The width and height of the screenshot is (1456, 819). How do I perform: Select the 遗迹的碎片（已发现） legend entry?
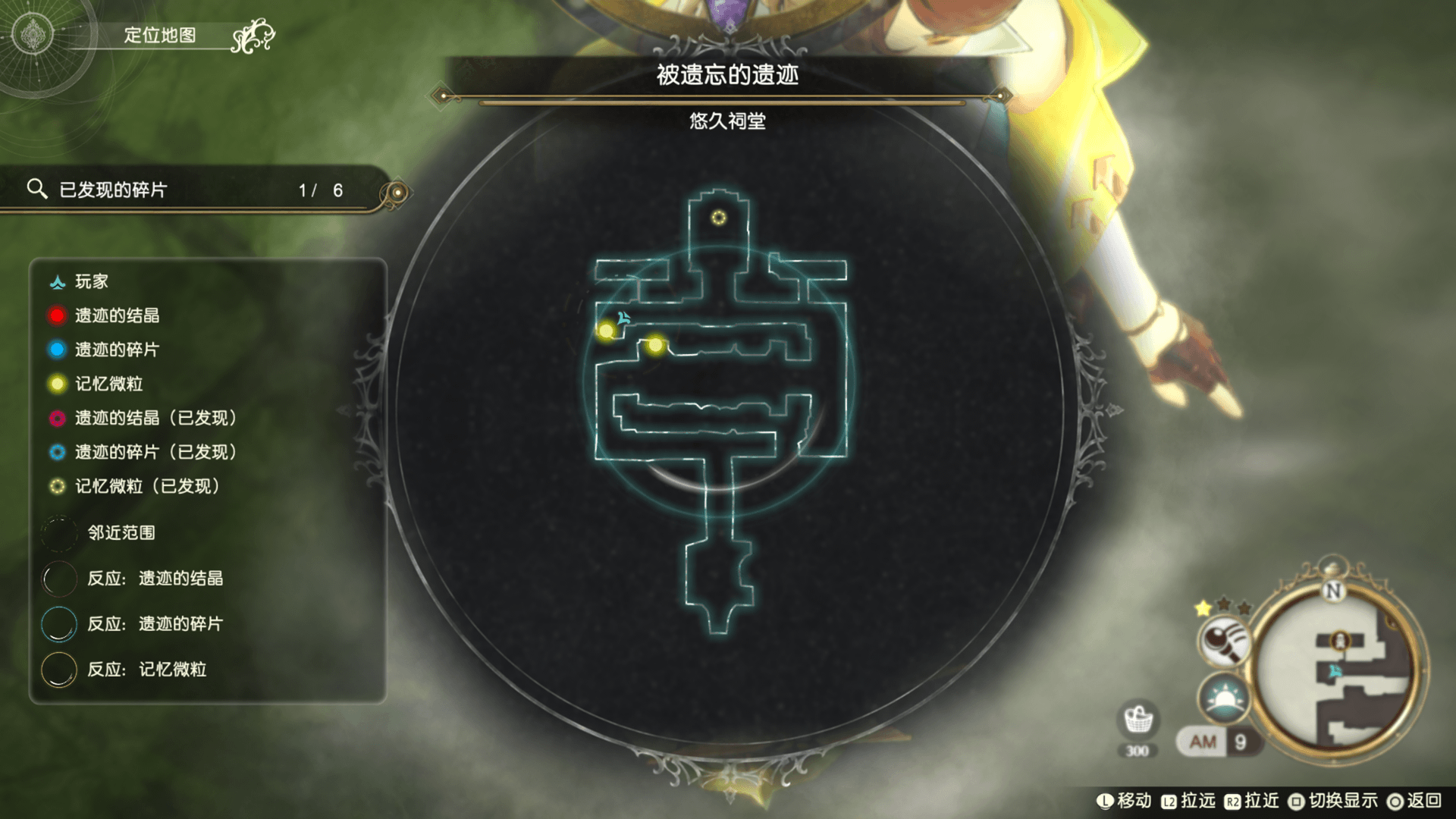[x=155, y=452]
